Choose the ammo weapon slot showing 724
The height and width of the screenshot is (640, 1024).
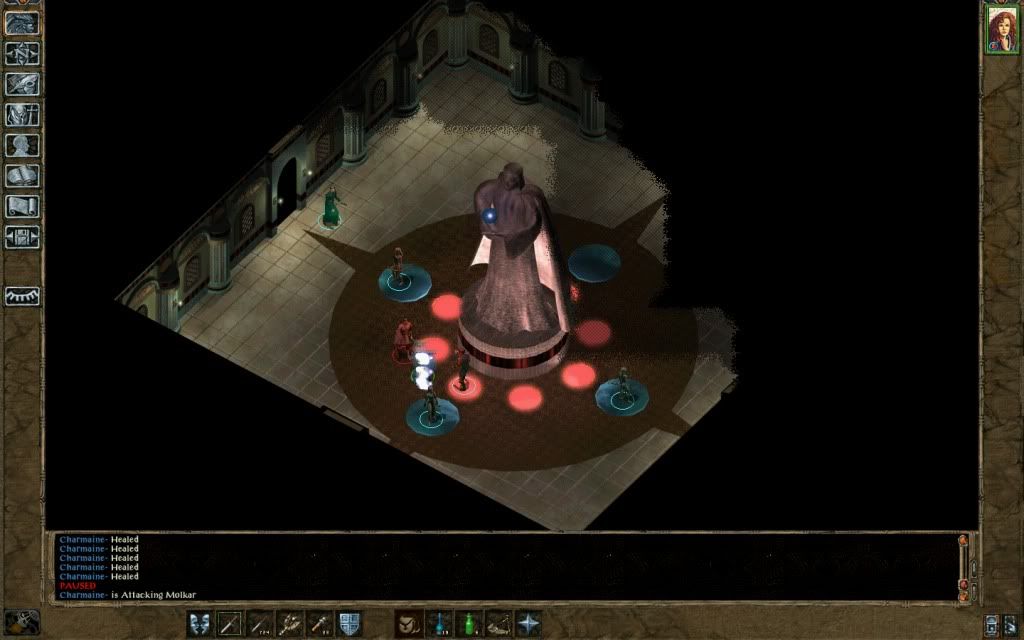pos(260,623)
